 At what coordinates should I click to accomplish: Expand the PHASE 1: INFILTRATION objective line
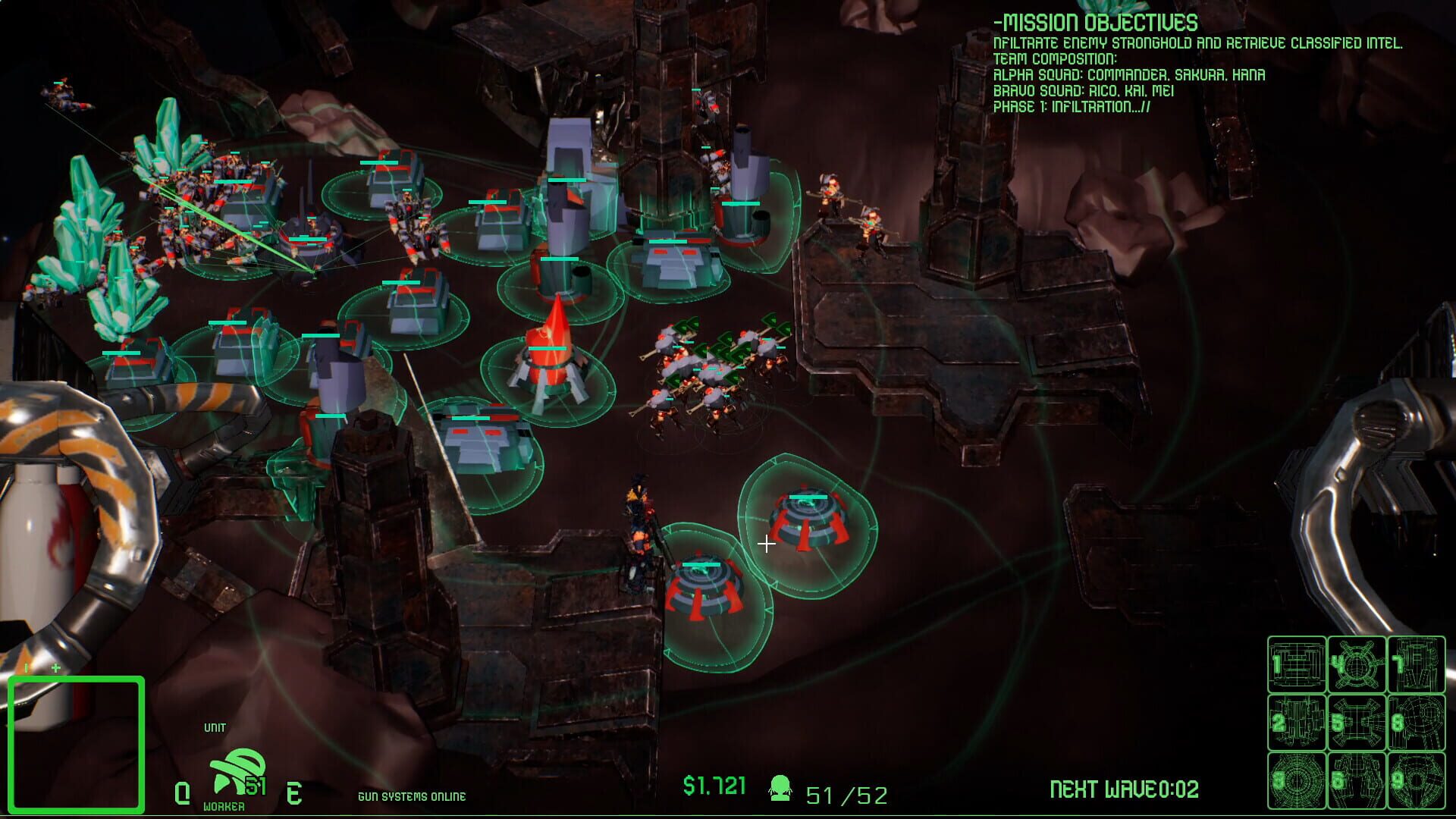coord(1072,108)
